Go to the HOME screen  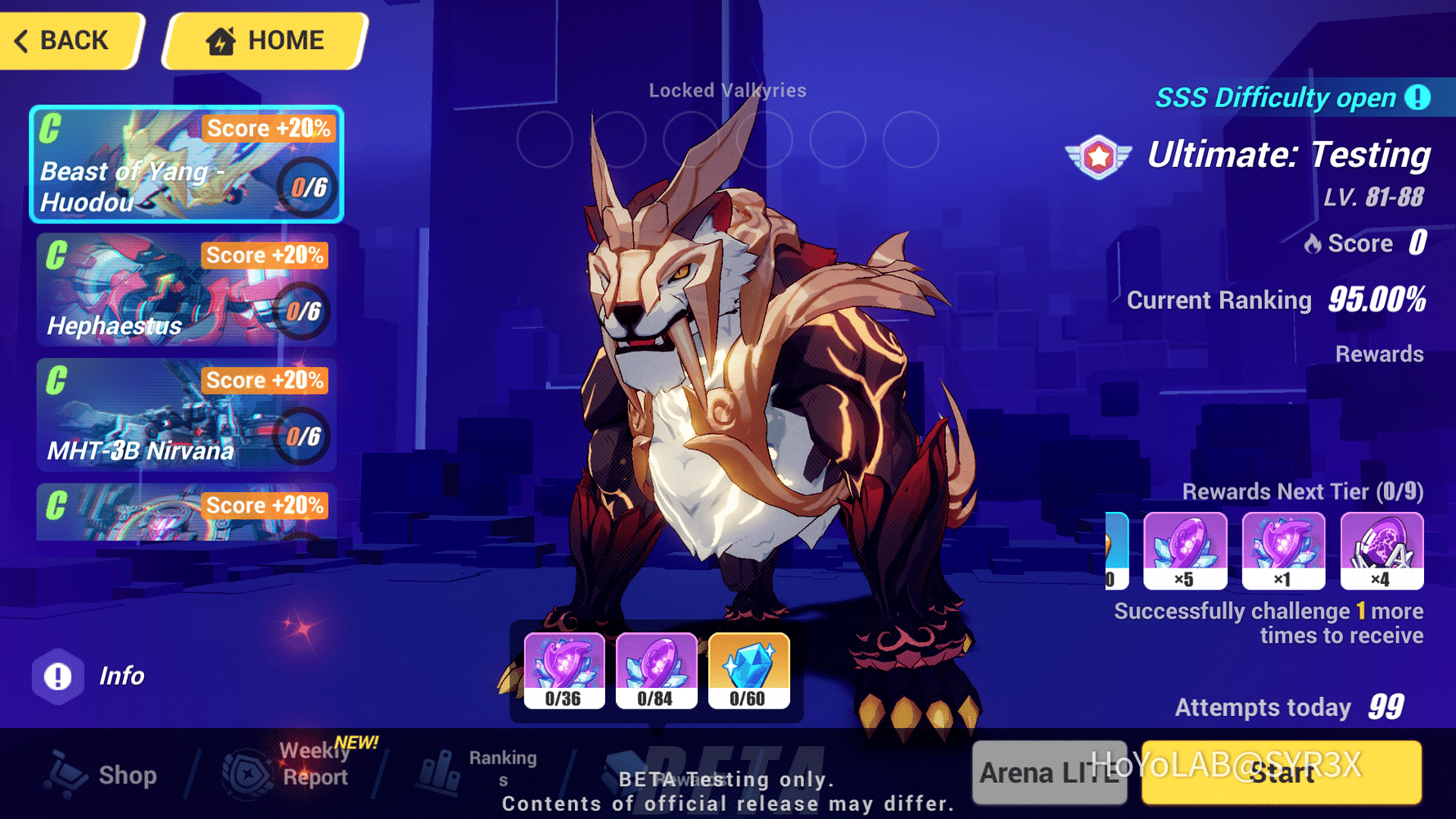point(262,39)
